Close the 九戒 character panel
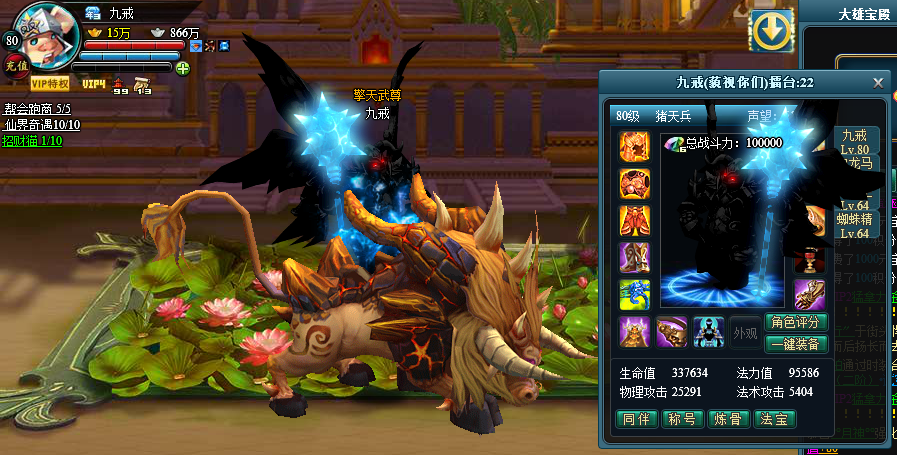This screenshot has width=897, height=455. [x=878, y=83]
